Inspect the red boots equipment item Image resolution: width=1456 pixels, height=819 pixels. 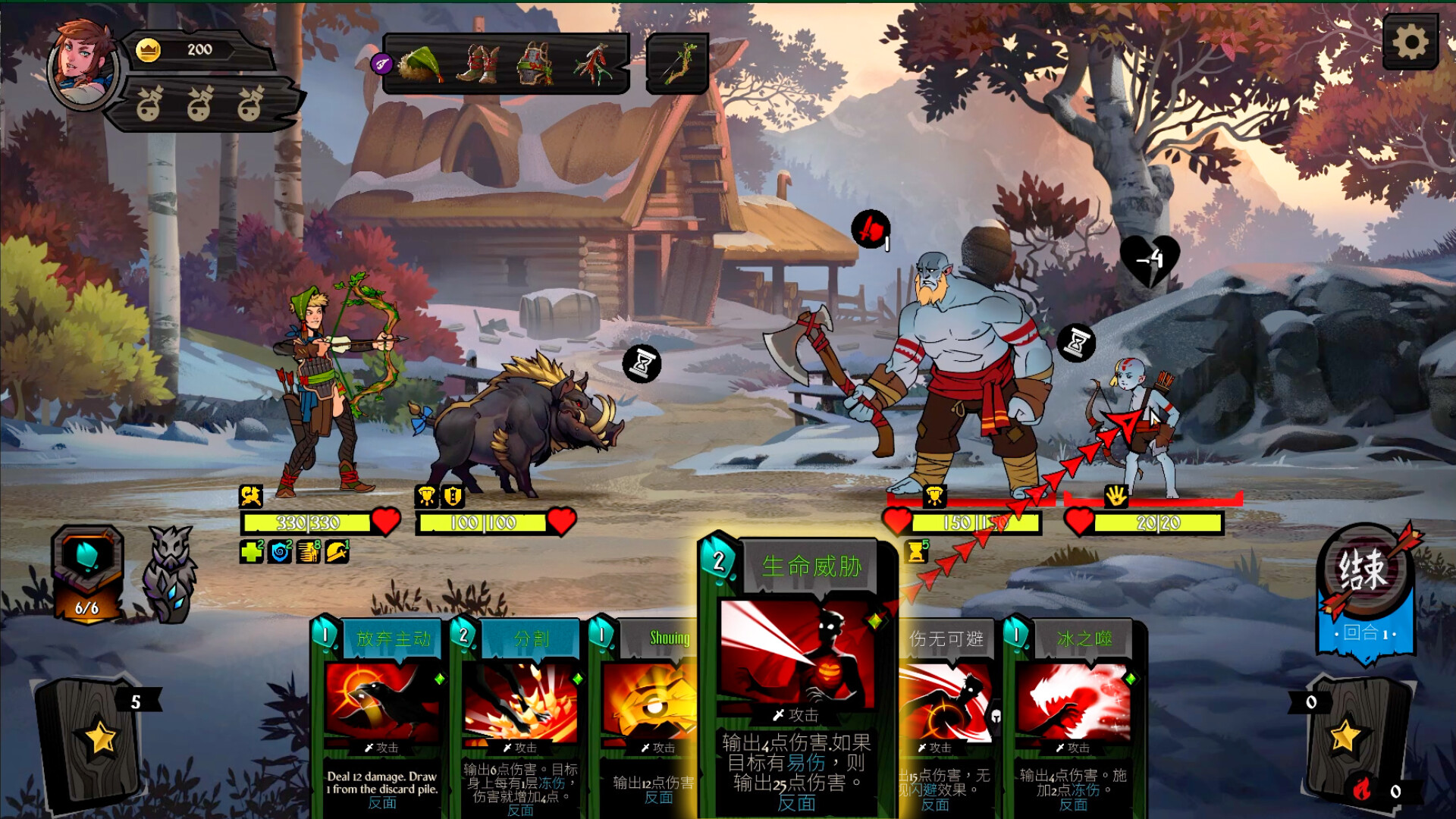(478, 64)
